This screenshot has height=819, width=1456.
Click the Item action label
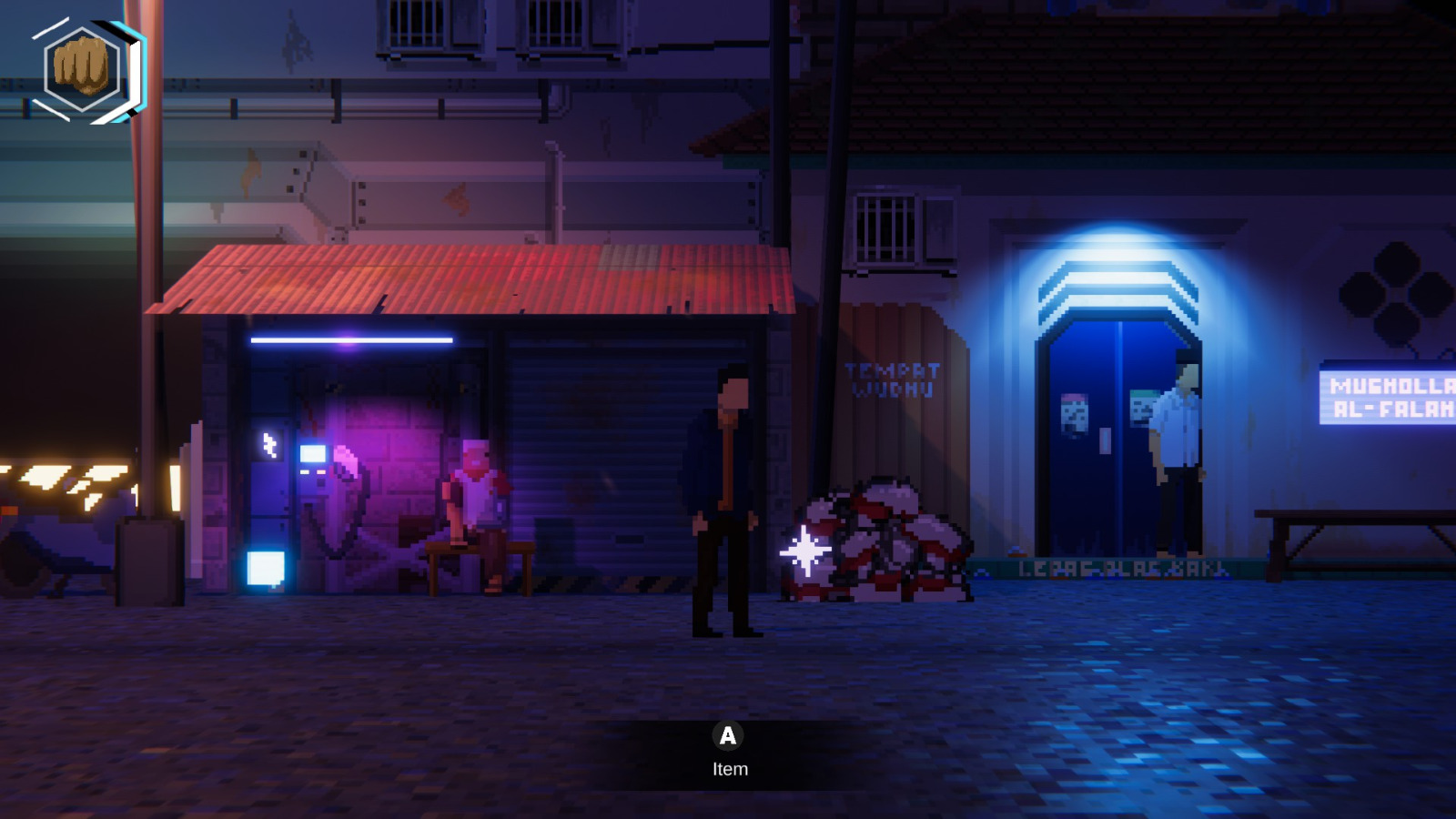click(x=729, y=767)
